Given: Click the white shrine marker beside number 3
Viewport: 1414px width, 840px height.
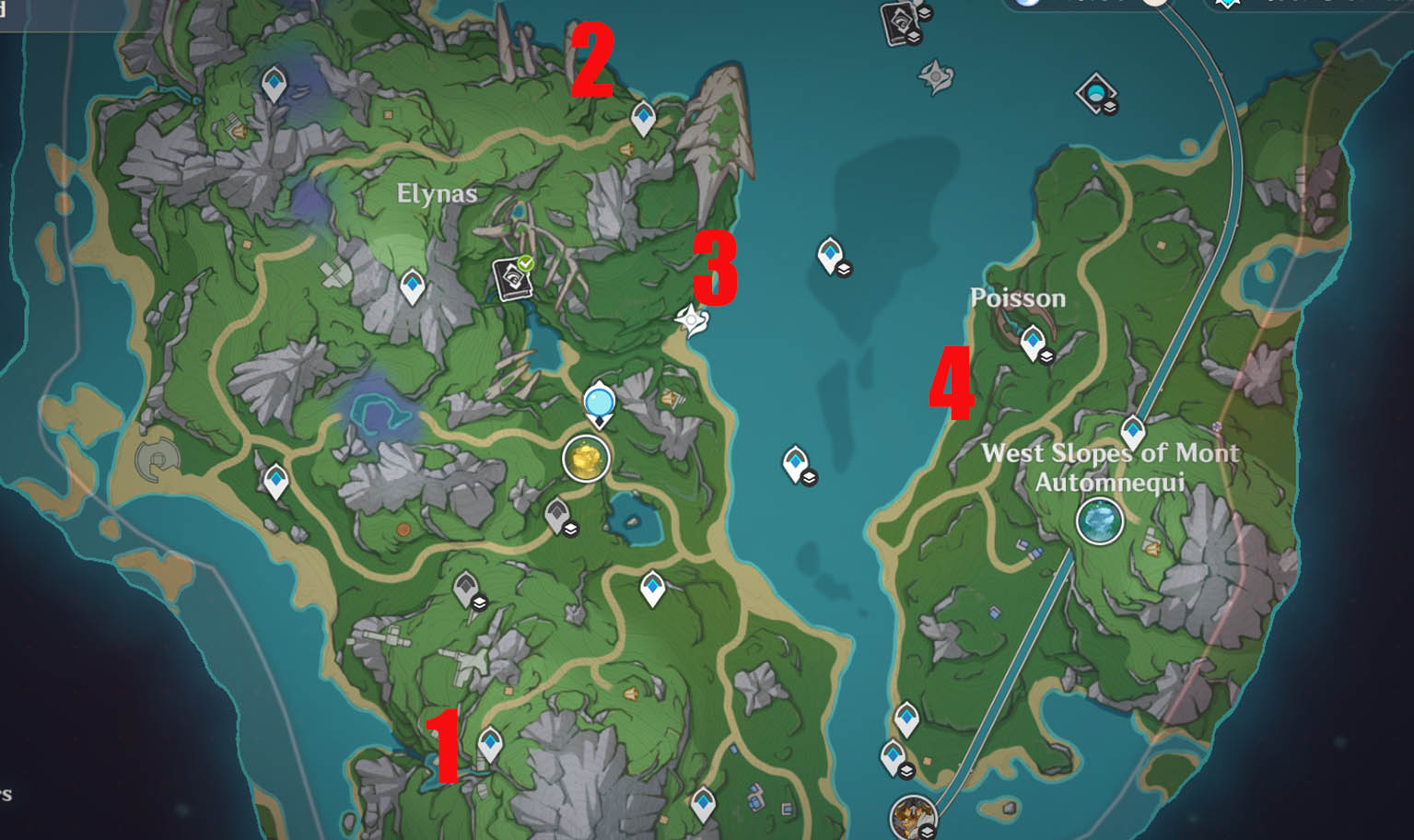Looking at the screenshot, I should pyautogui.click(x=691, y=321).
